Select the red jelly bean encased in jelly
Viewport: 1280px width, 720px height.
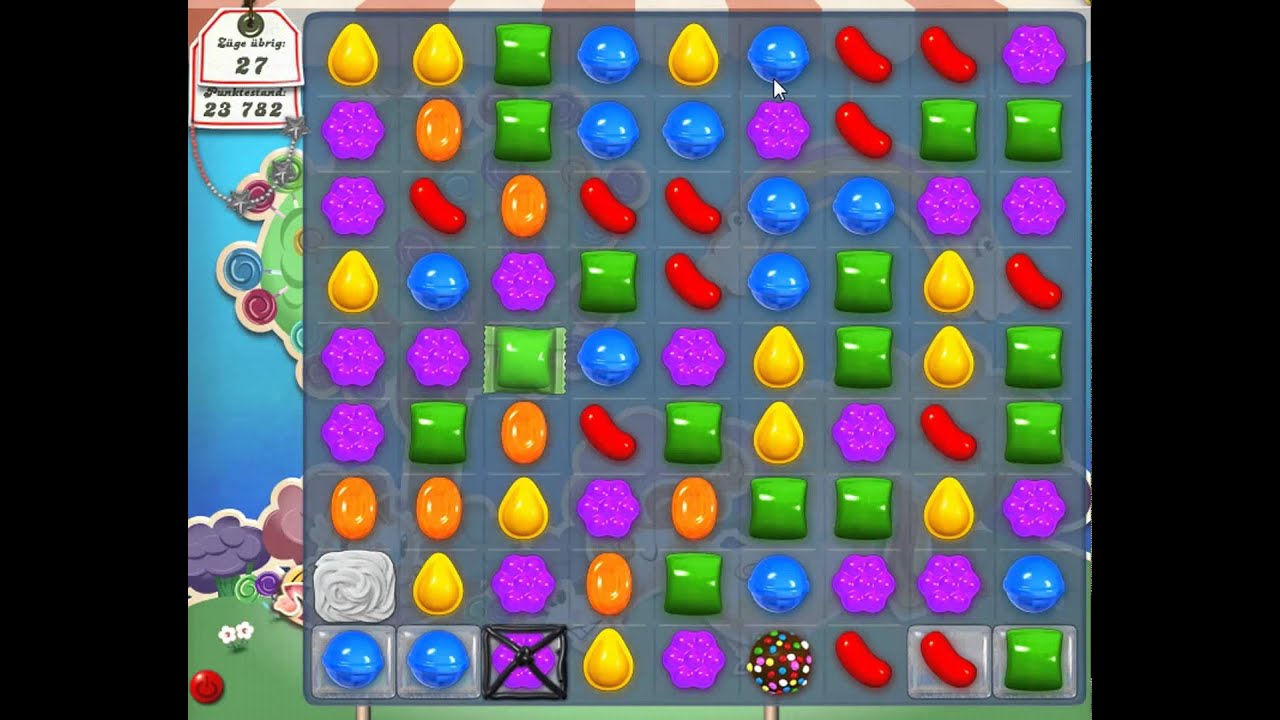pos(948,662)
